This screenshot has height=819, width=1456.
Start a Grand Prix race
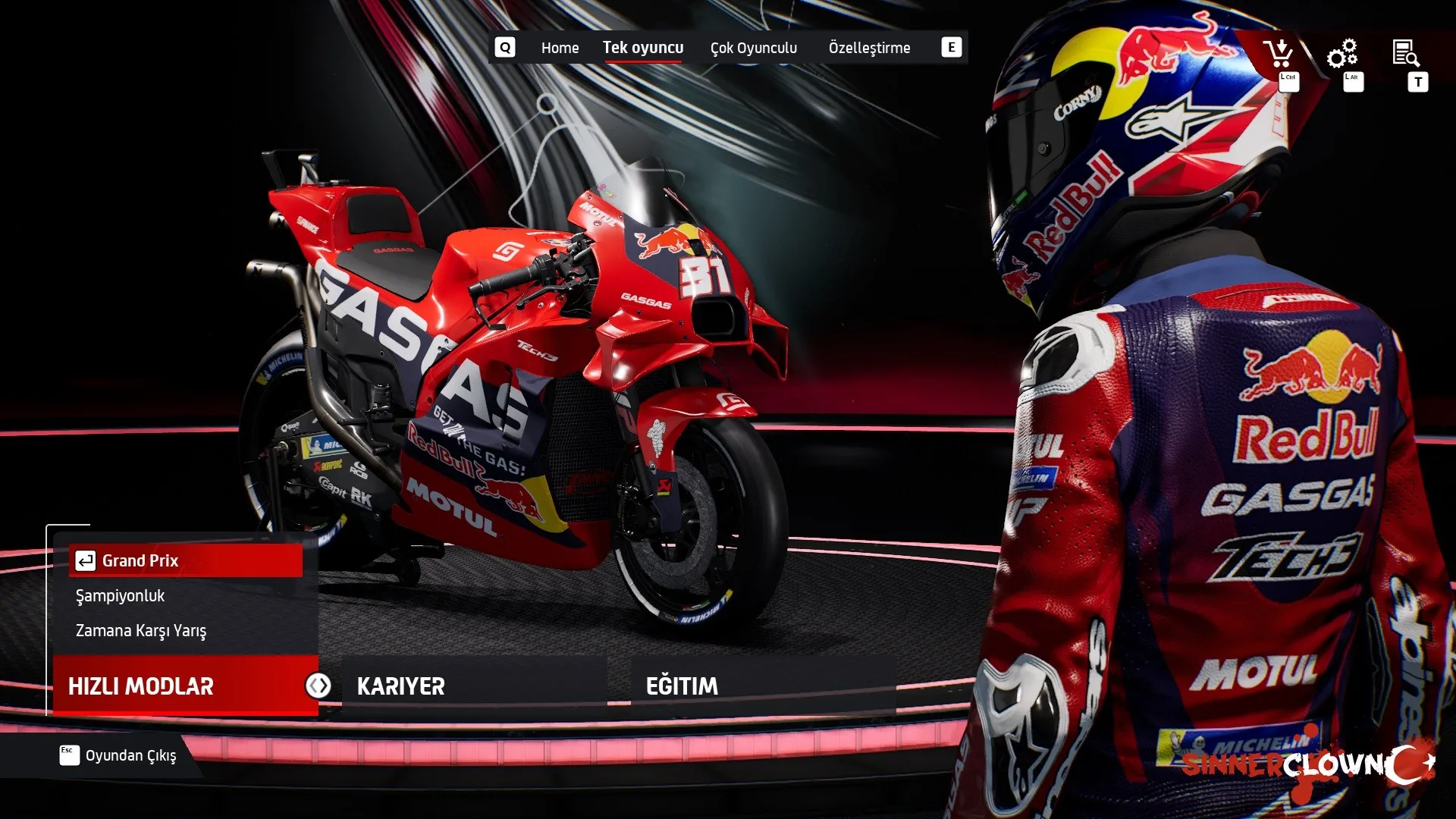pyautogui.click(x=186, y=560)
